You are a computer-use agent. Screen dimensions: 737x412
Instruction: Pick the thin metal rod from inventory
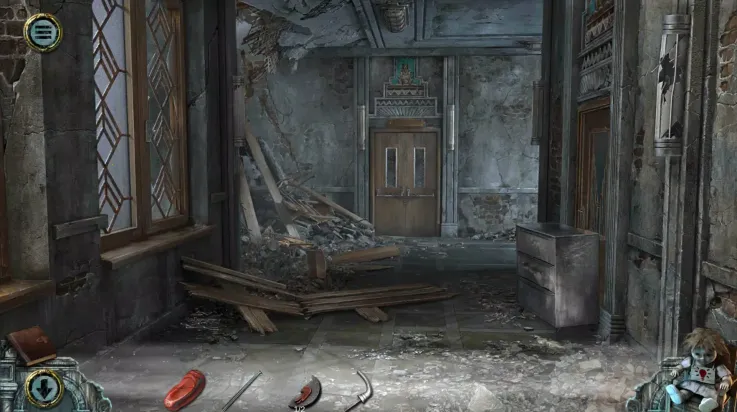click(241, 390)
